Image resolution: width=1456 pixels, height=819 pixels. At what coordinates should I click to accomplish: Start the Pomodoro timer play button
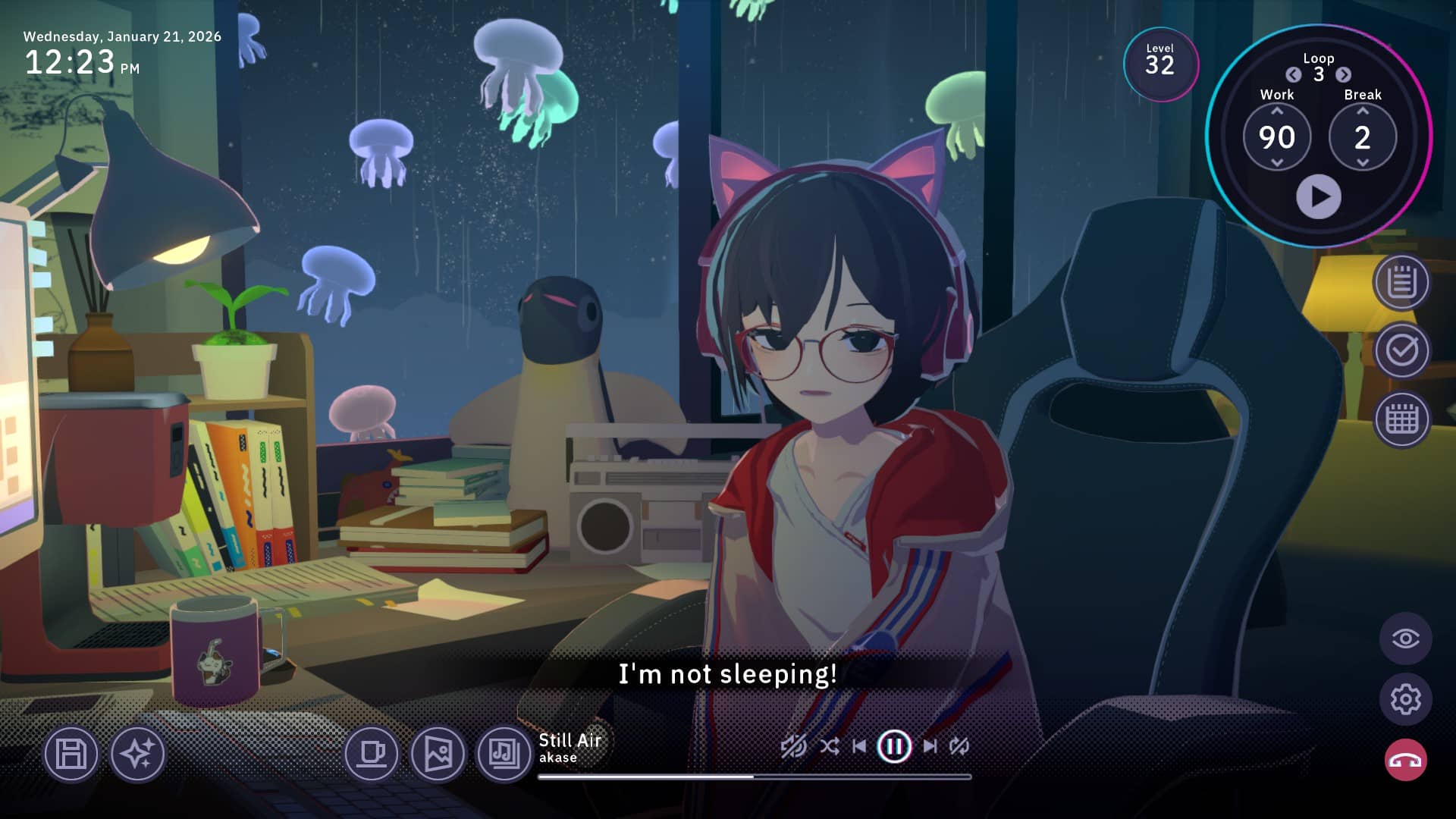click(x=1318, y=197)
